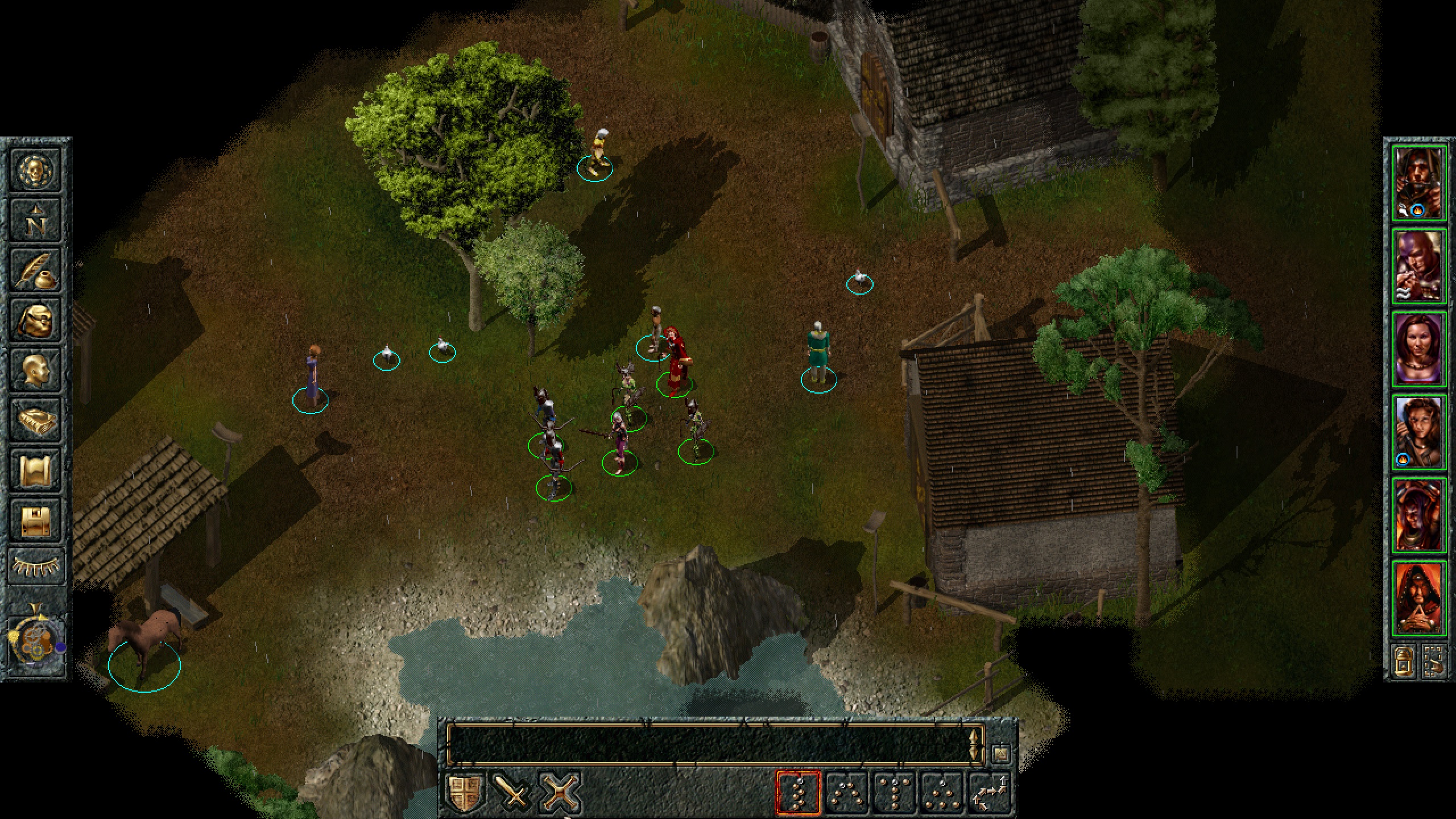Select the top hooded archer portrait
This screenshot has height=819, width=1456.
1418,183
